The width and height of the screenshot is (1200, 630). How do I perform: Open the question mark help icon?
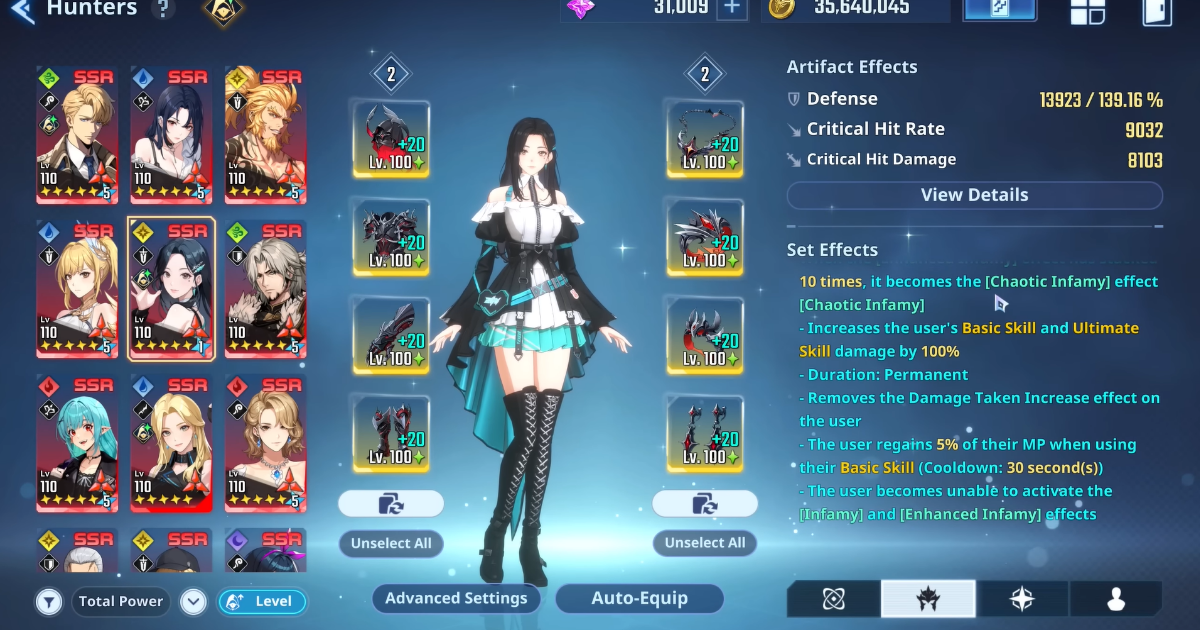162,9
